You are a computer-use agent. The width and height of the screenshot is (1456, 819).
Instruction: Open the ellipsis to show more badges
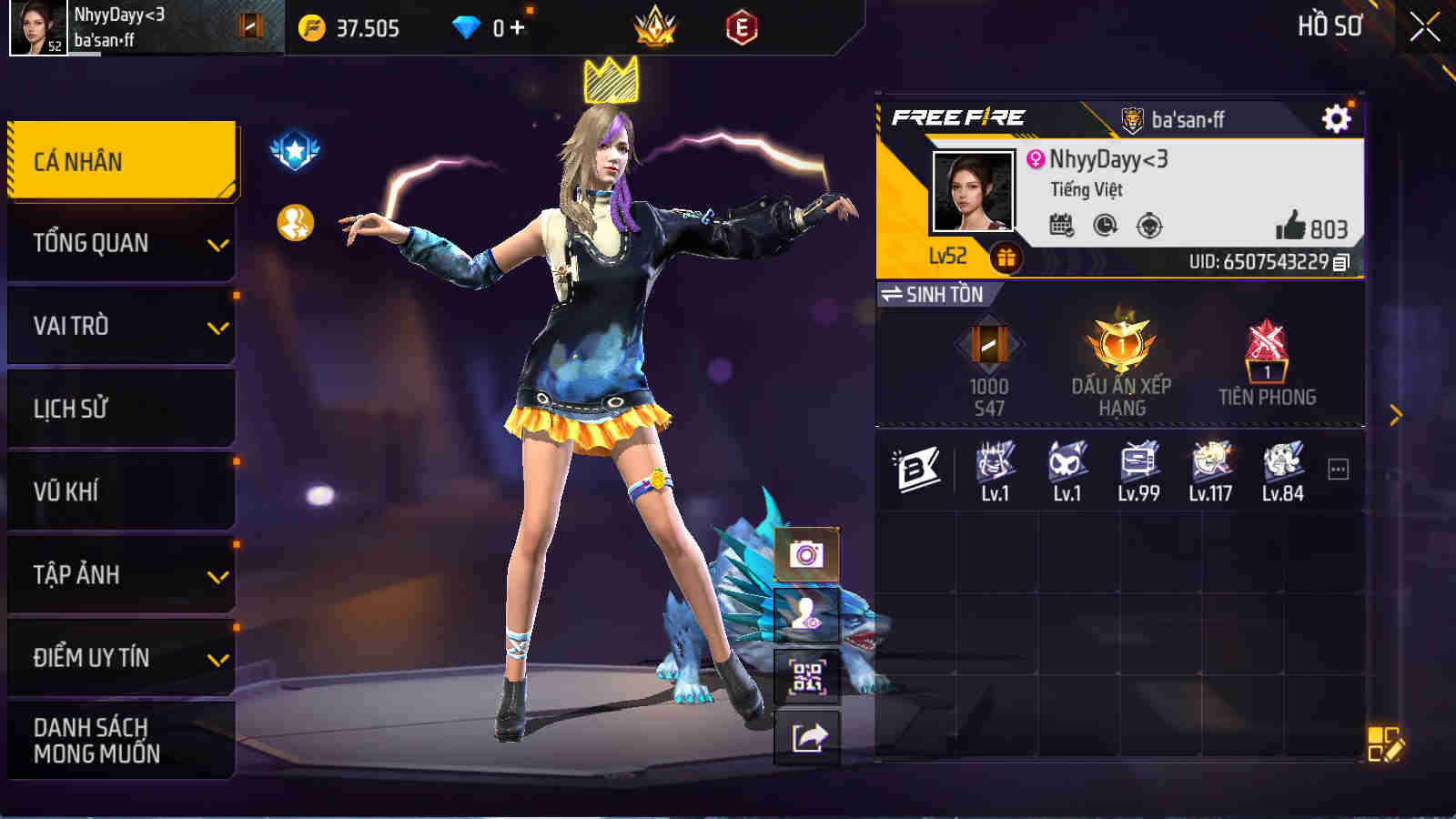pyautogui.click(x=1336, y=467)
